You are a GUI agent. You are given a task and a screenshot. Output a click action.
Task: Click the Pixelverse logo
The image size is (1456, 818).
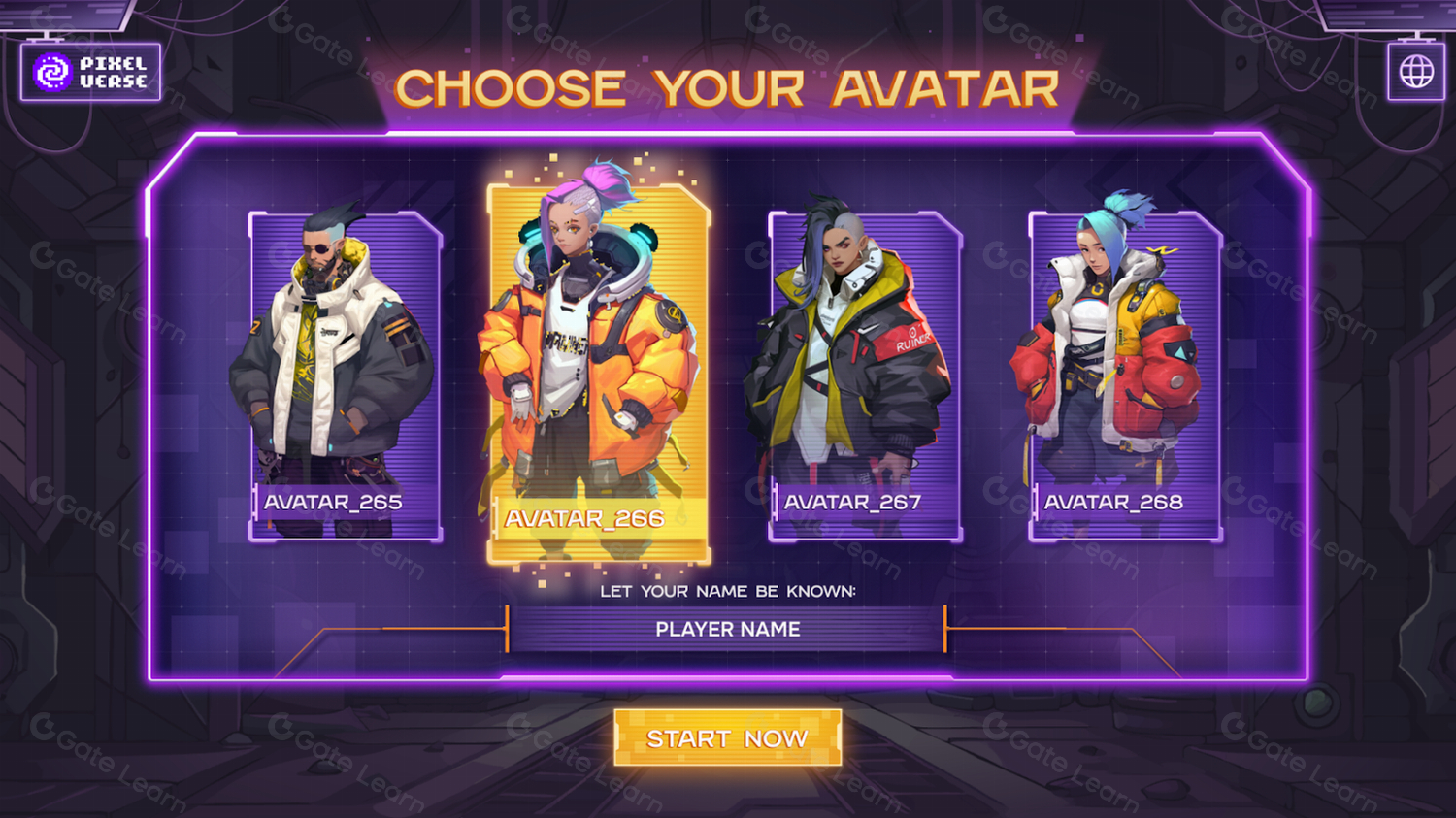(90, 72)
